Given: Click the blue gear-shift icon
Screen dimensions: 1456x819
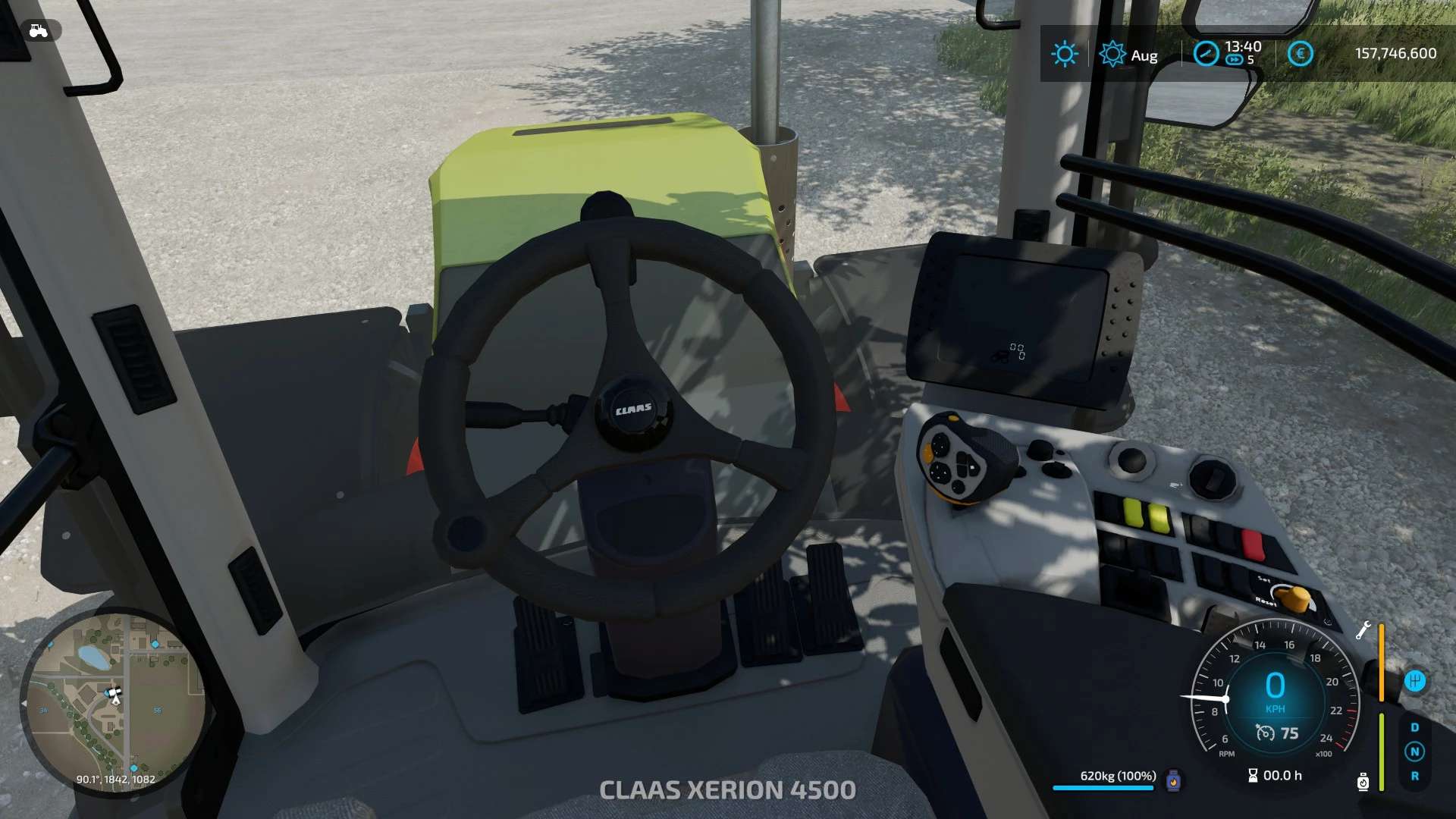Looking at the screenshot, I should coord(1414,681).
